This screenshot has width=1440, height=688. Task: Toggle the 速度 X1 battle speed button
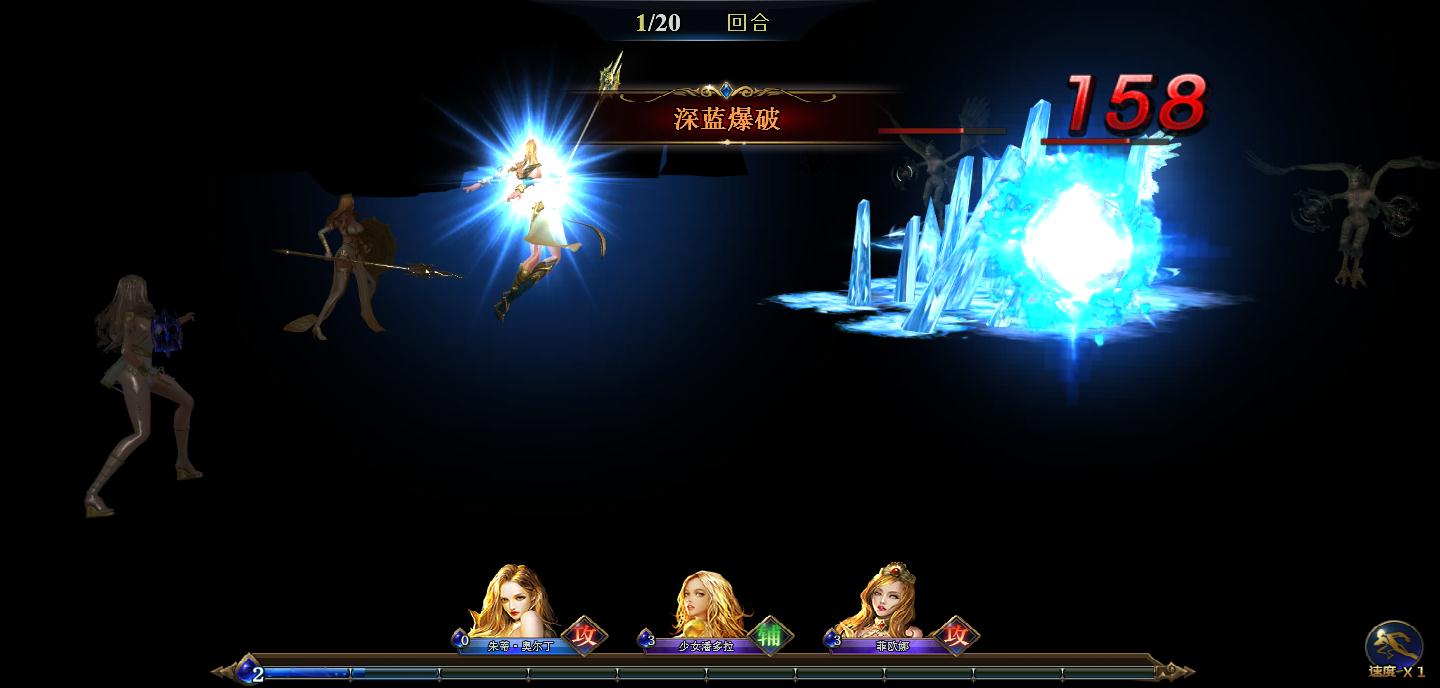tap(1395, 648)
